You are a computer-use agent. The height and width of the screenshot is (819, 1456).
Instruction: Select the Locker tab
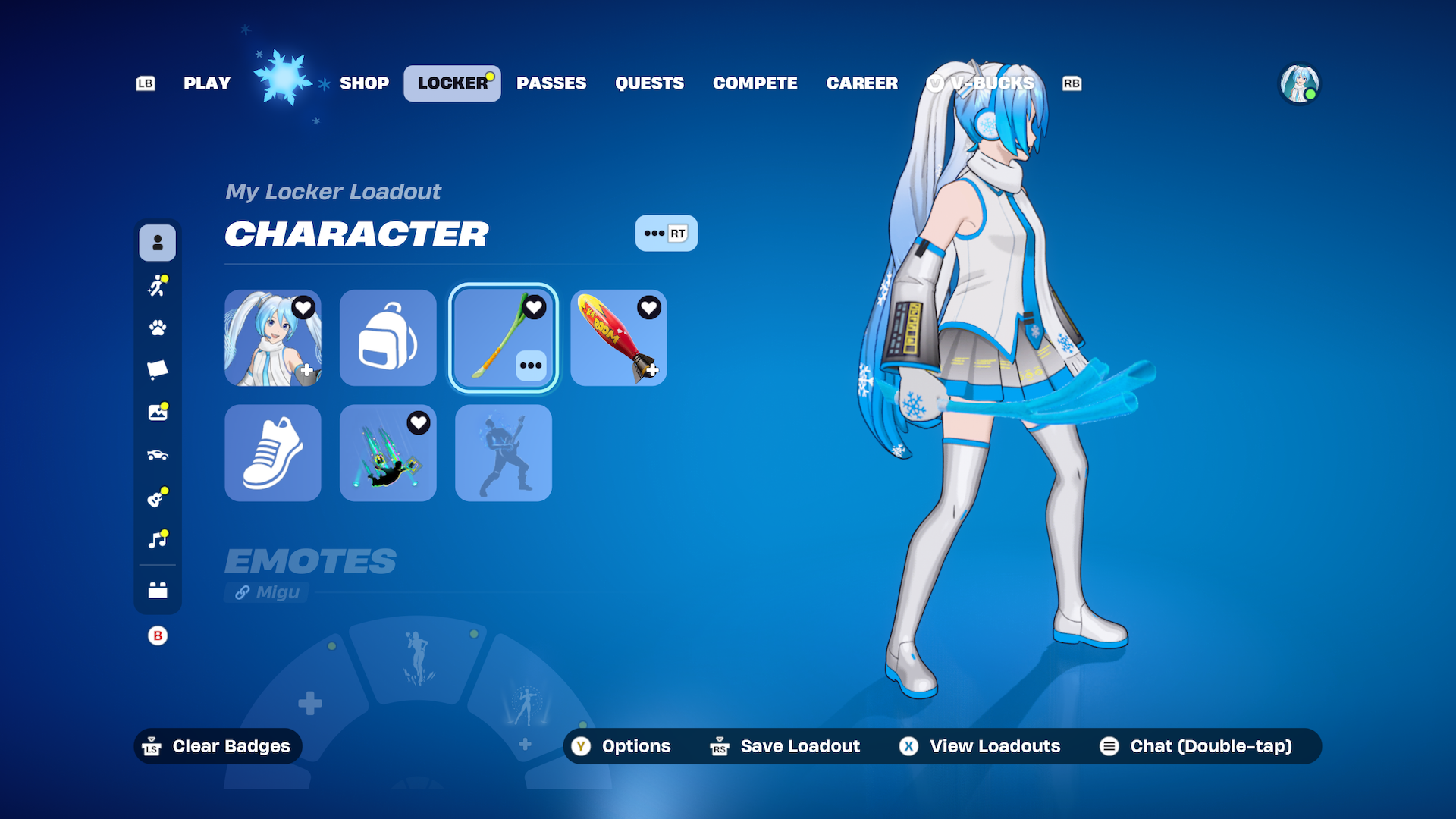(x=452, y=83)
